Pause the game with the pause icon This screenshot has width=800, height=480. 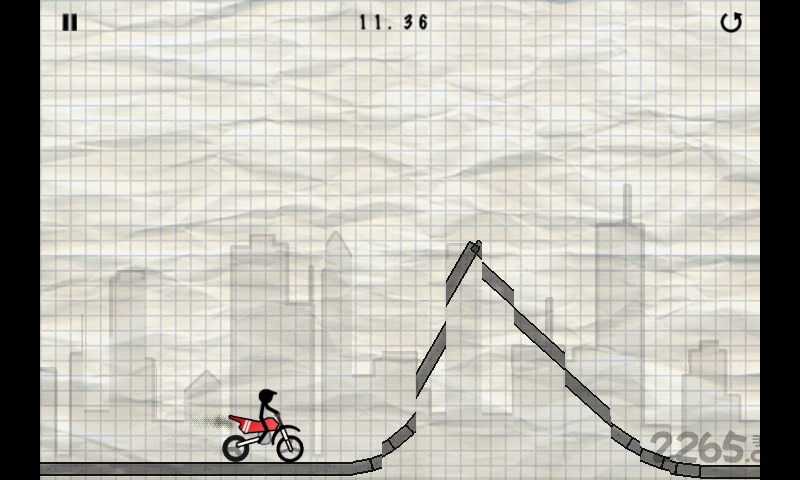coord(69,22)
